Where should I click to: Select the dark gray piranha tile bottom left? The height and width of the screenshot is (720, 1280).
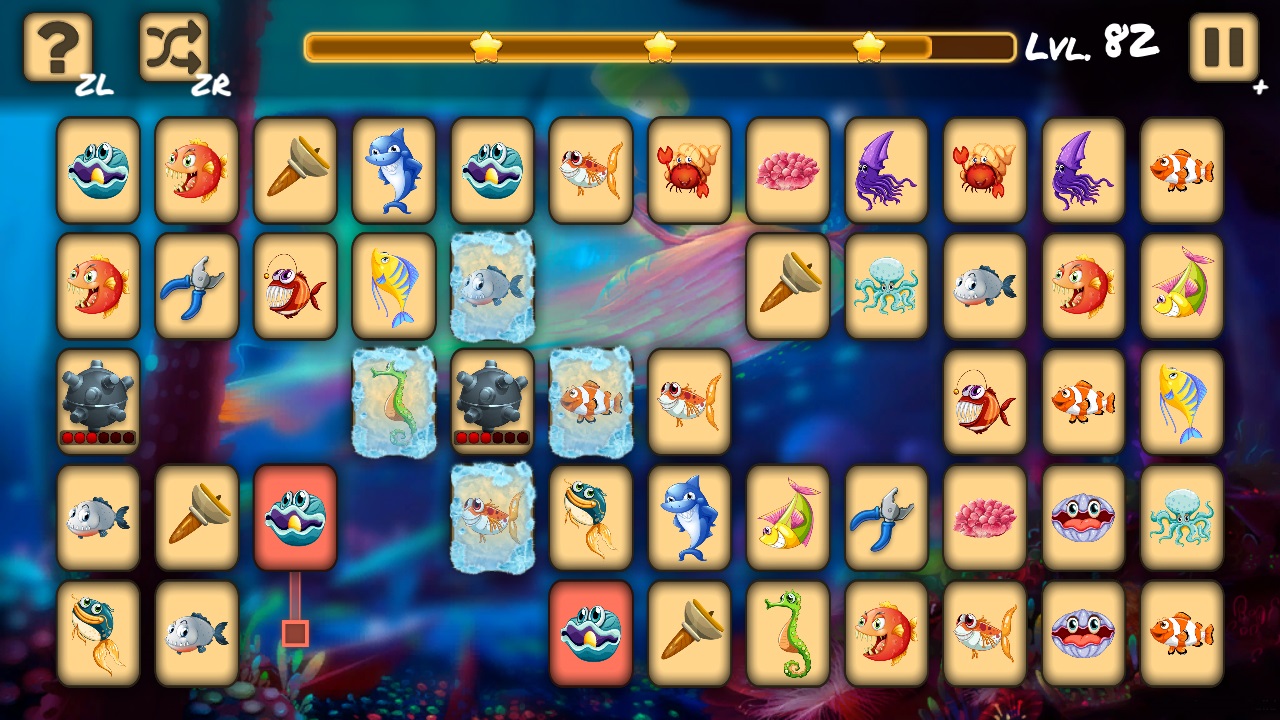point(196,635)
